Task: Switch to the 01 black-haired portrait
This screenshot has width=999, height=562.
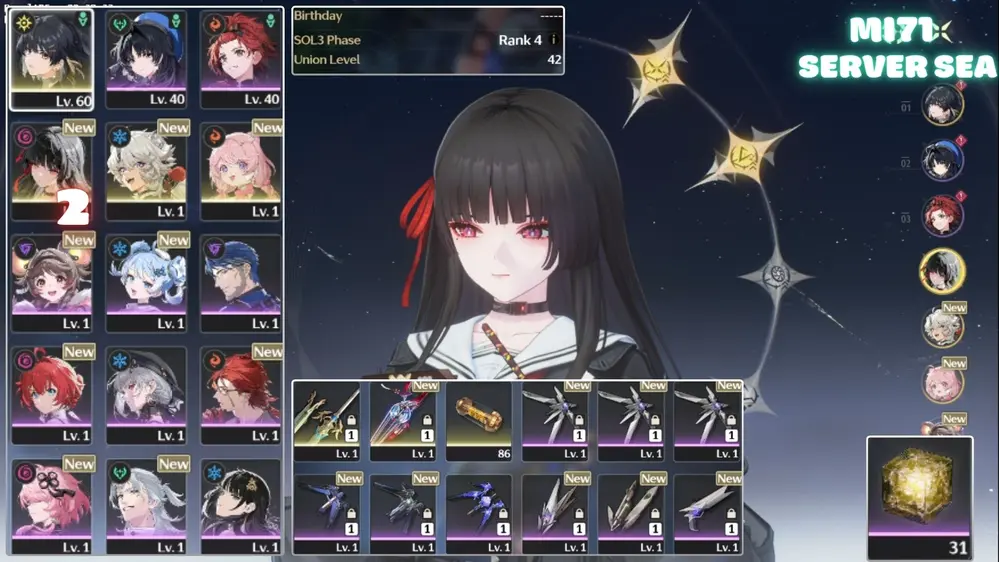Action: coord(942,104)
